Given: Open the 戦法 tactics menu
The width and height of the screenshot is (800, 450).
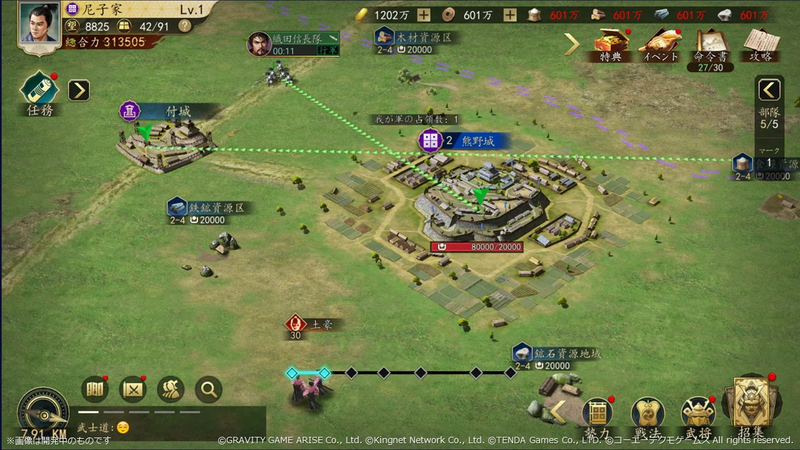Looking at the screenshot, I should pos(648,414).
